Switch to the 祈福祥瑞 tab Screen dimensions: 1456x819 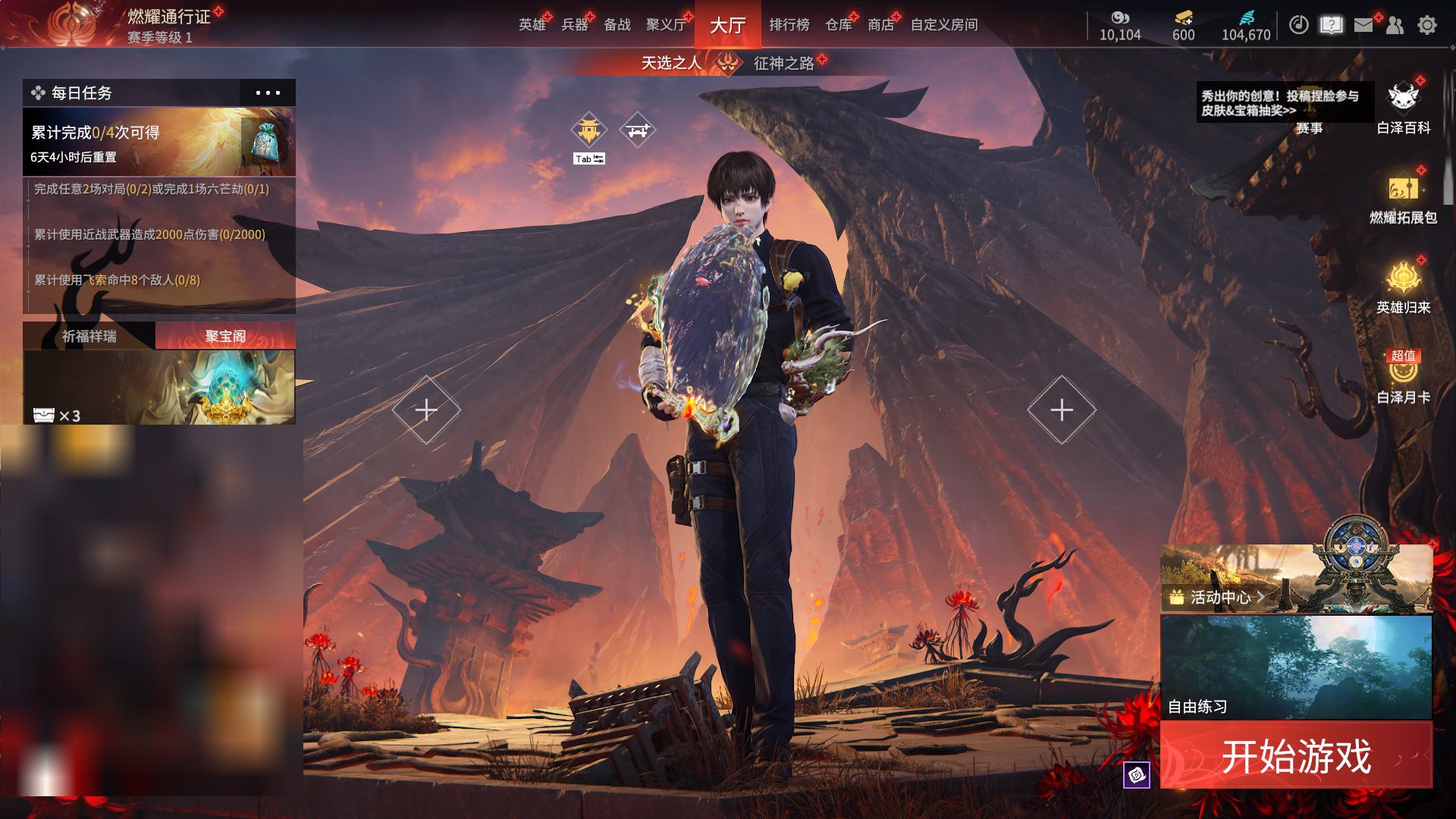[89, 336]
